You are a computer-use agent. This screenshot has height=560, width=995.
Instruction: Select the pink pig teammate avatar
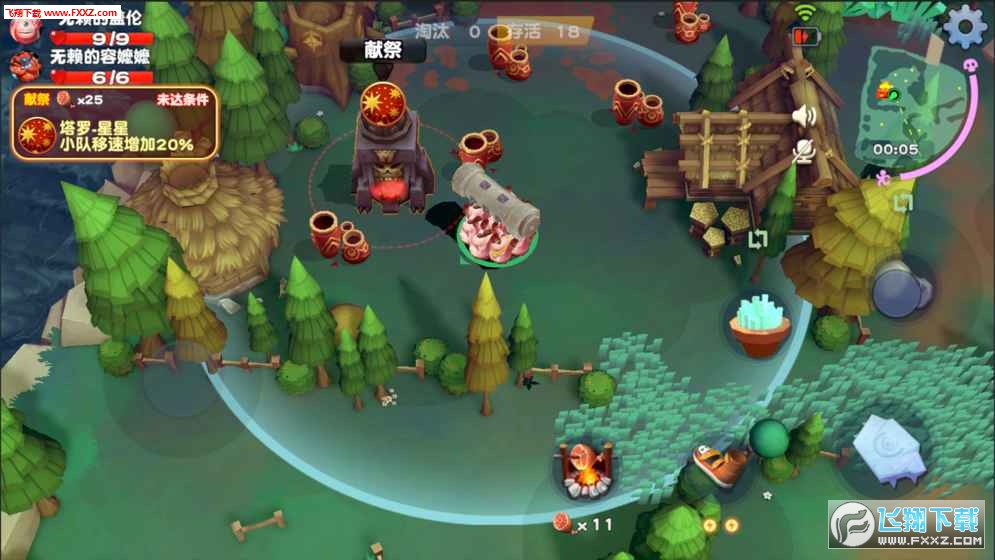(x=23, y=29)
